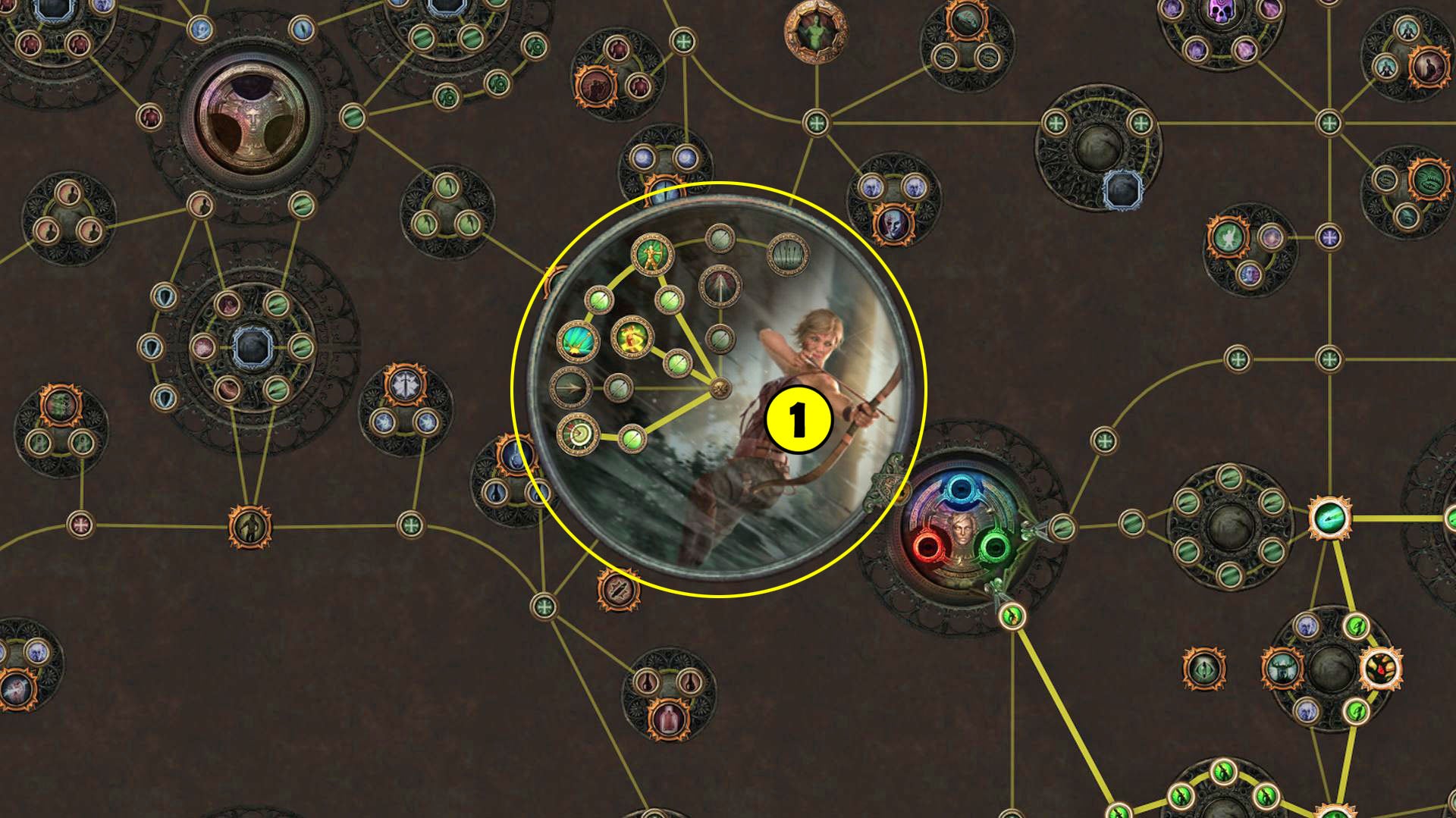The width and height of the screenshot is (1456, 818).
Task: Click the green Dexterity gem on class wheel
Action: 996,547
